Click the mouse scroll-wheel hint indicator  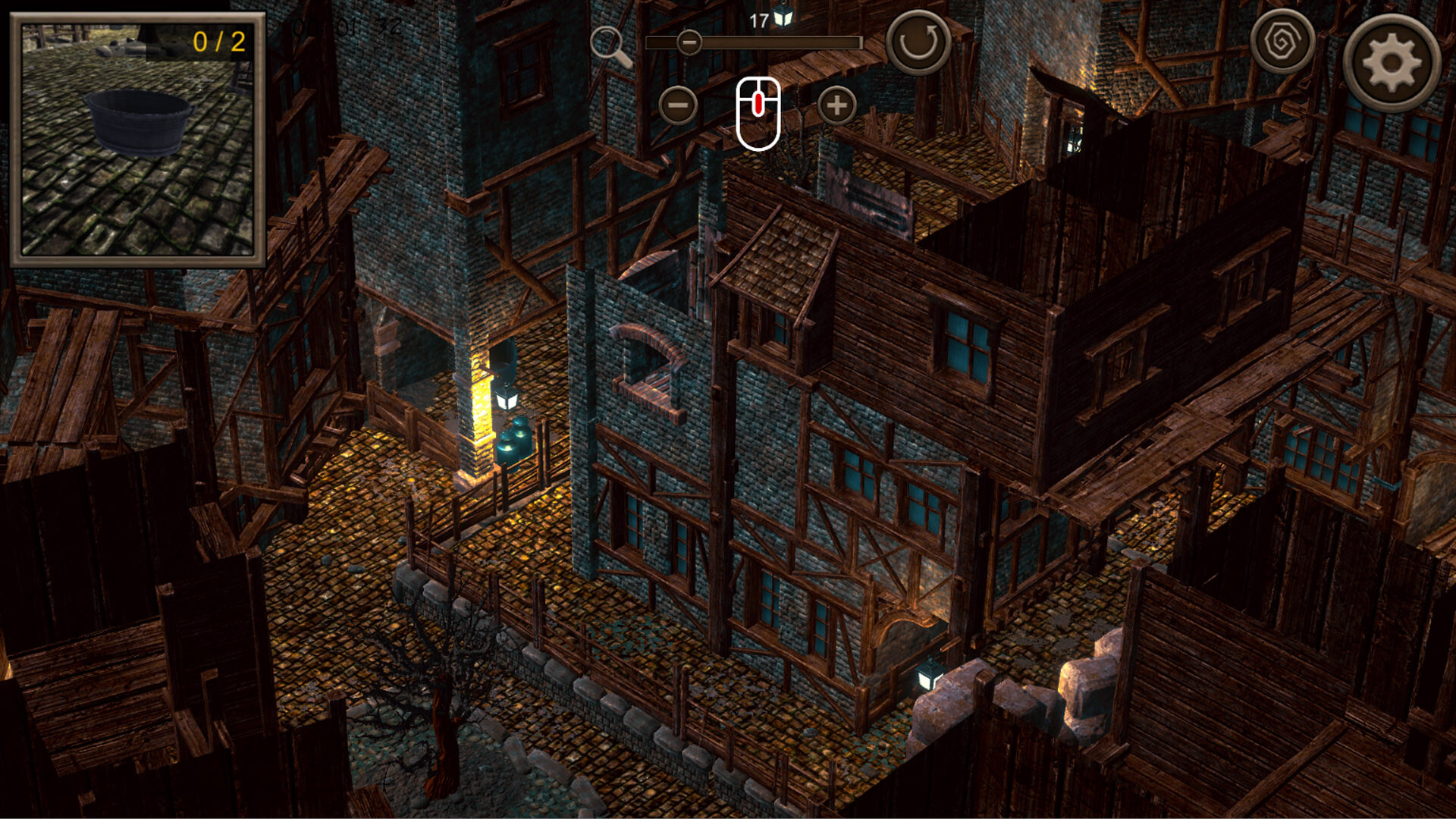tap(757, 111)
